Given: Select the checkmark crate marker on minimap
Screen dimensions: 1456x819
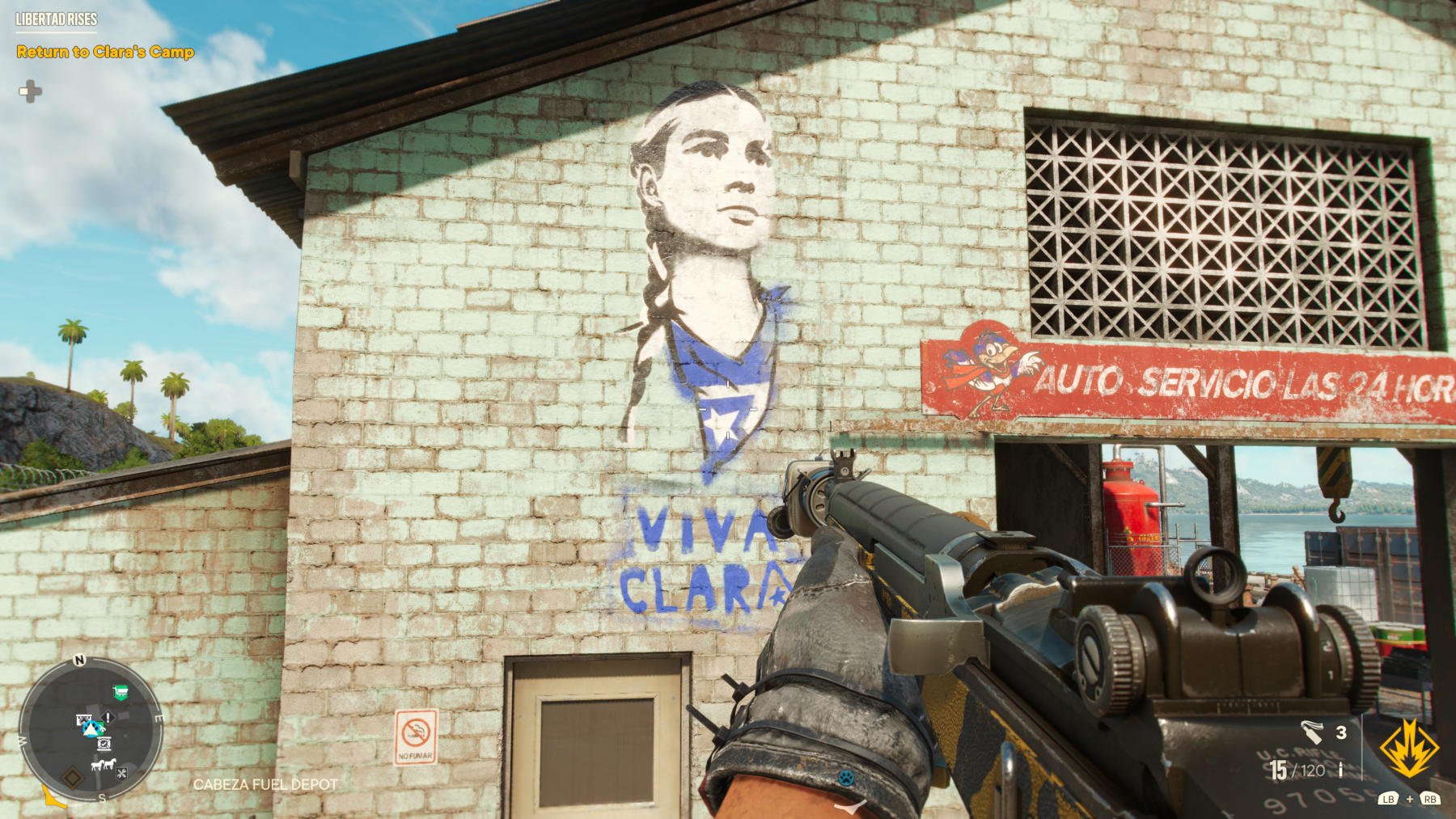Looking at the screenshot, I should [x=104, y=744].
